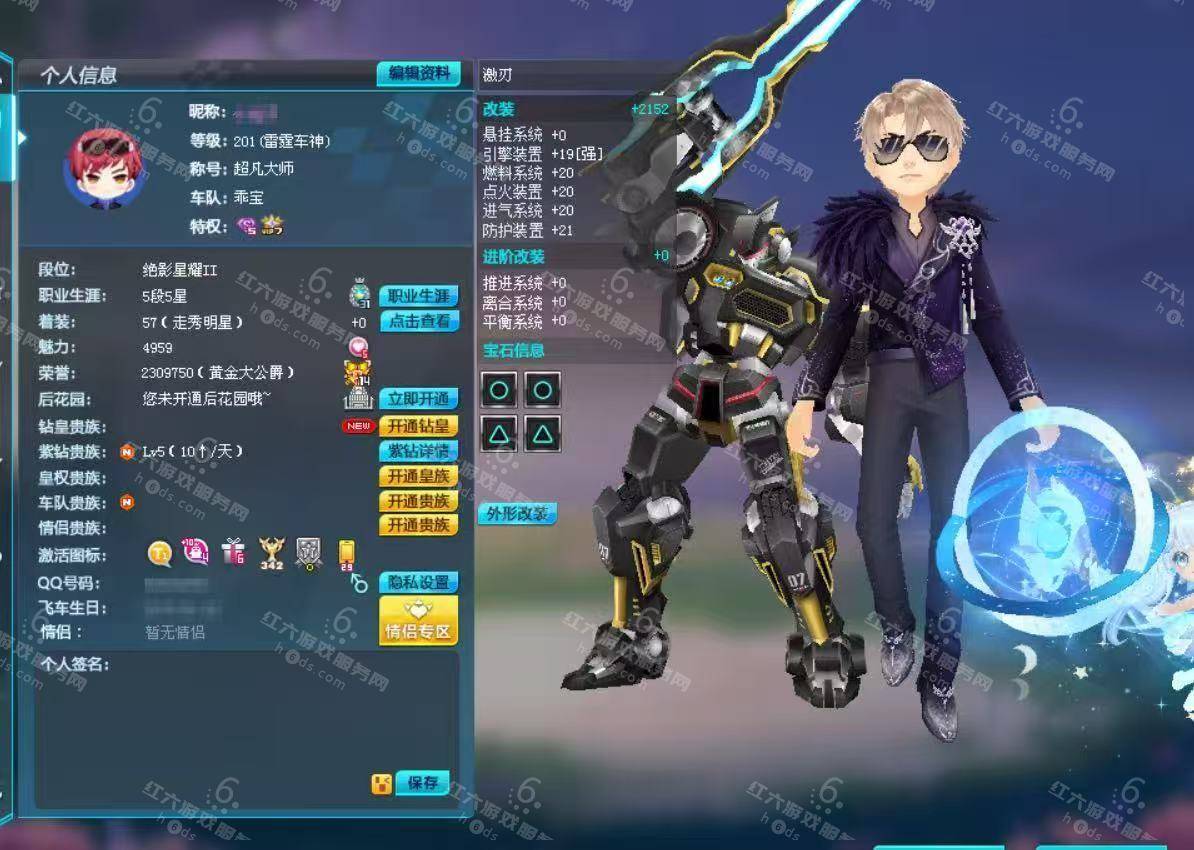Activate the garden with 立即开通
1194x850 pixels.
click(x=419, y=399)
